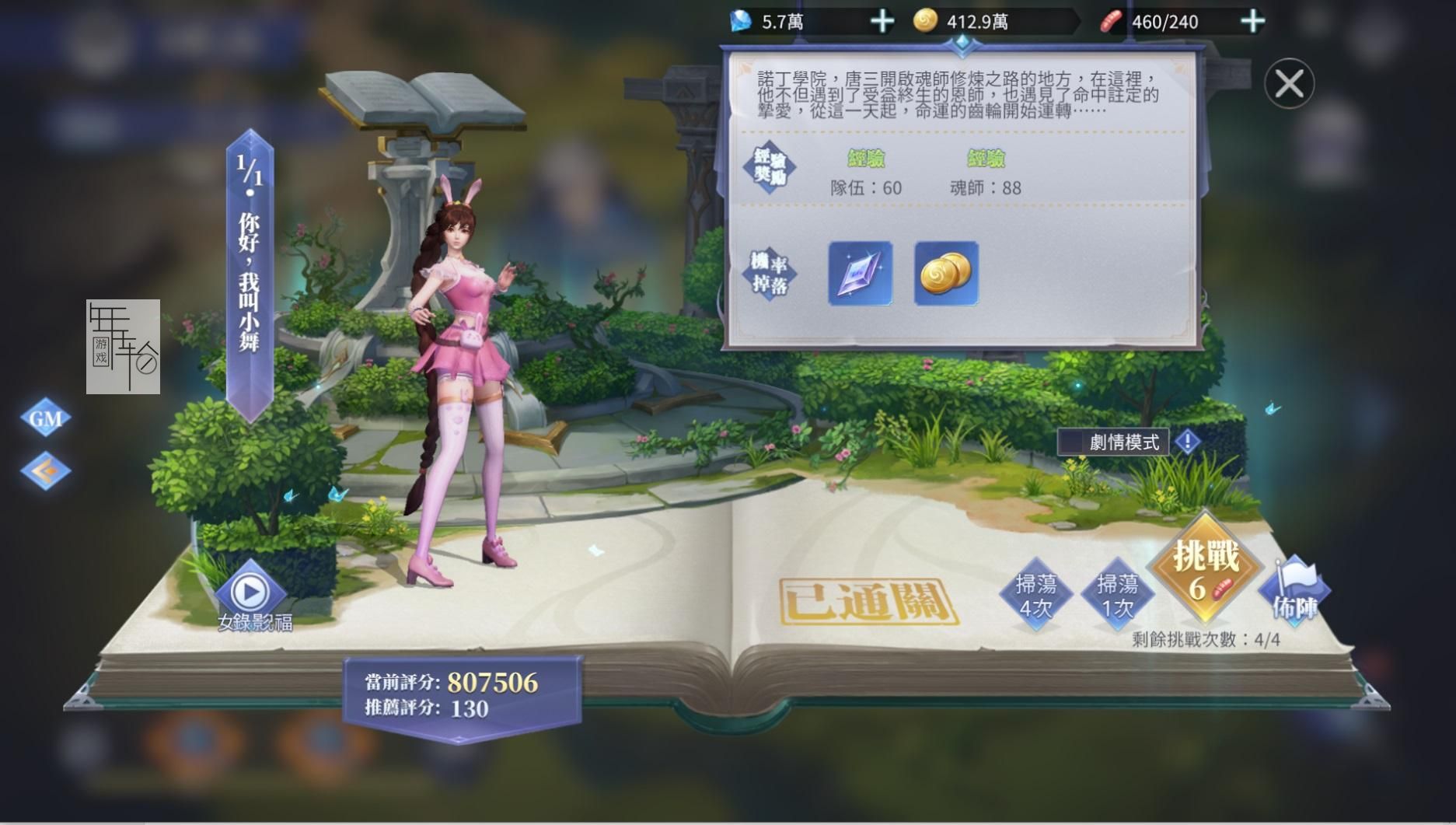Add stamina via the sausage counter plus icon

[1252, 22]
